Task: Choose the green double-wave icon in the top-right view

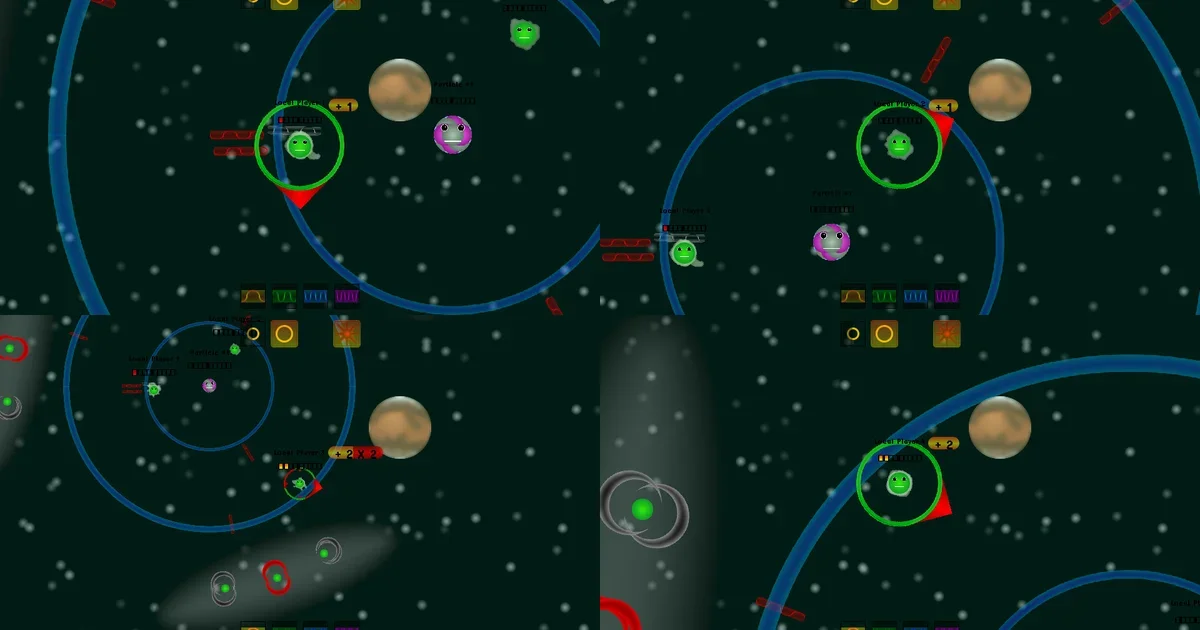Action: (x=885, y=296)
